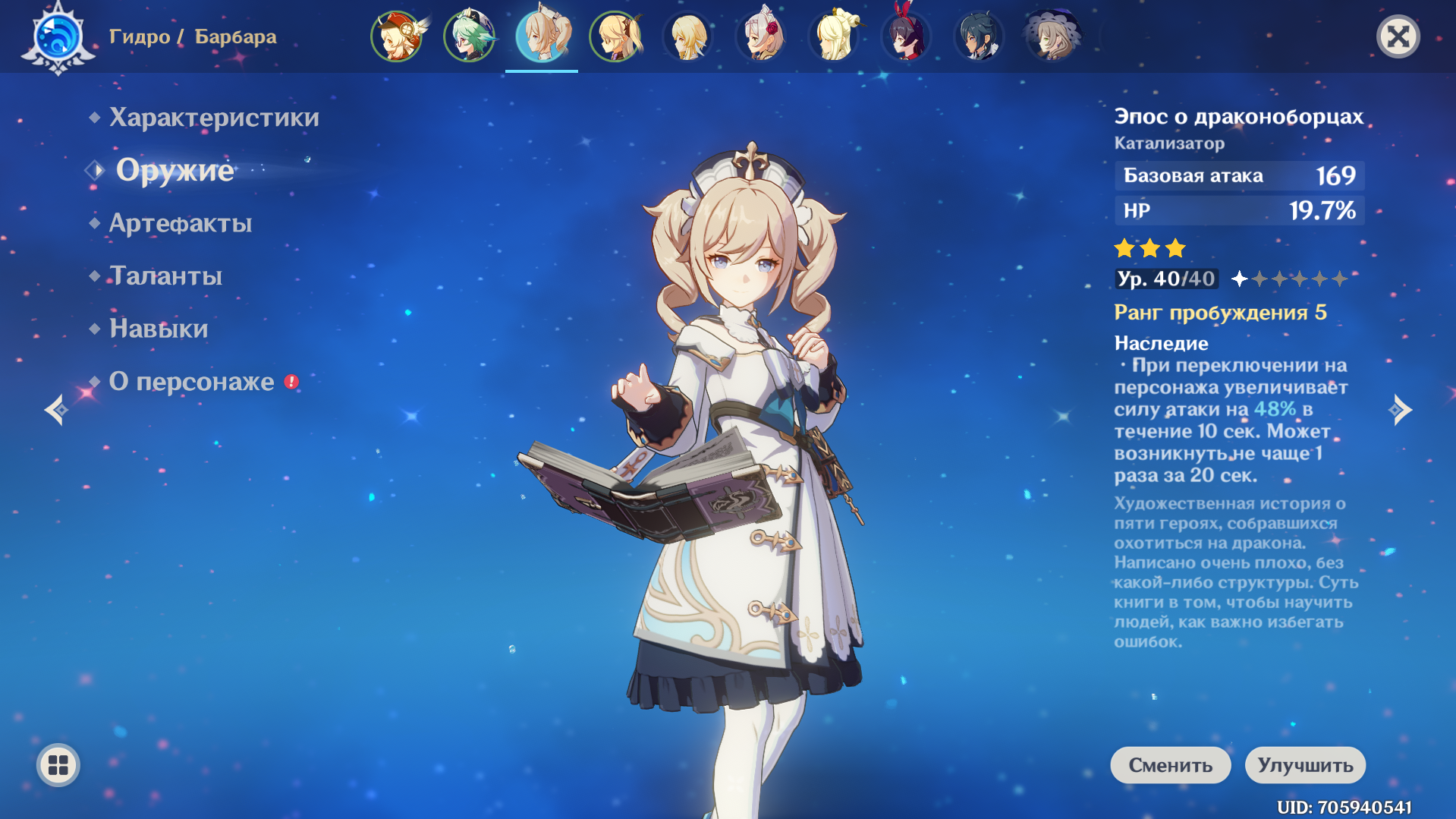
Task: Select Fischl's blonde portrait with eyepatch
Action: 615,36
